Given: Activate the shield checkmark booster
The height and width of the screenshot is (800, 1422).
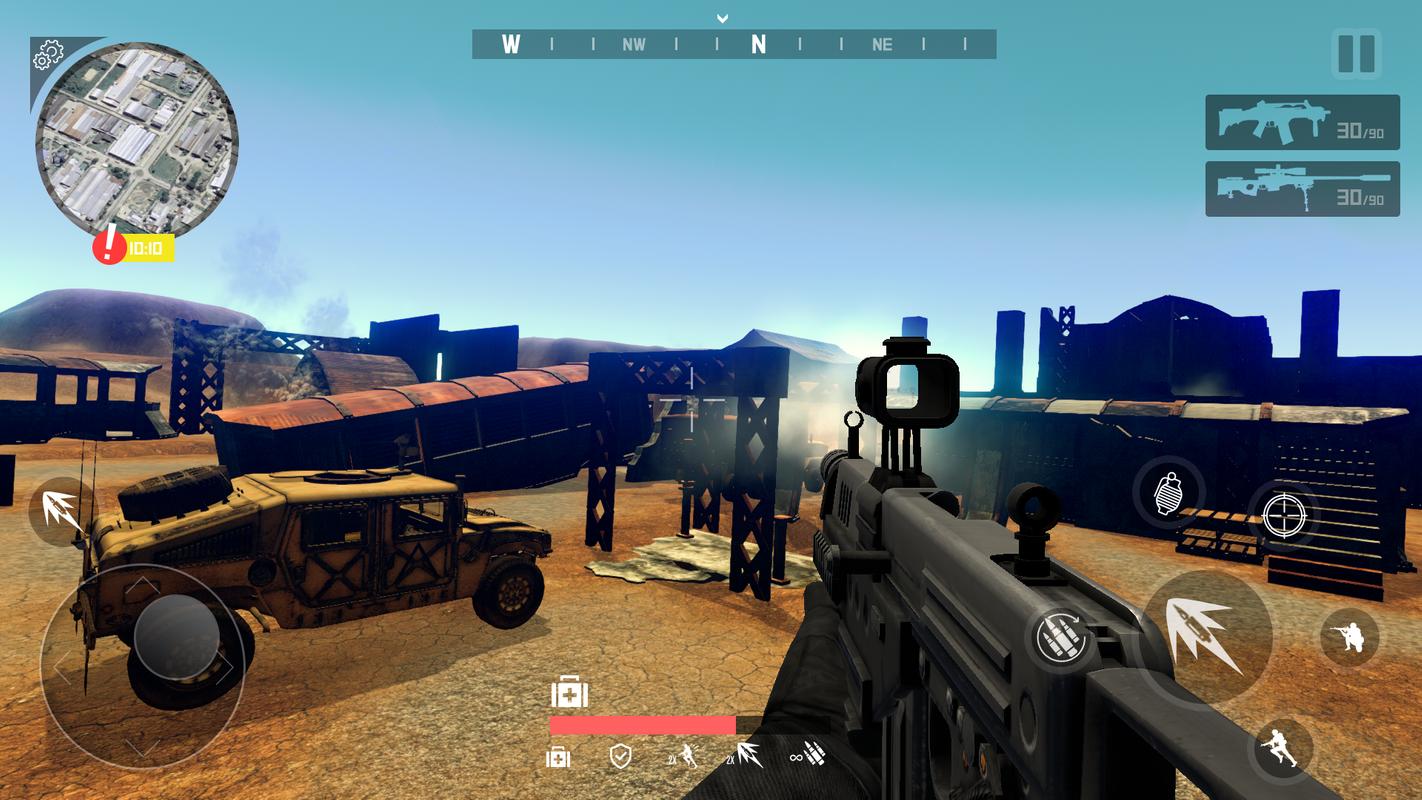Looking at the screenshot, I should [x=621, y=757].
